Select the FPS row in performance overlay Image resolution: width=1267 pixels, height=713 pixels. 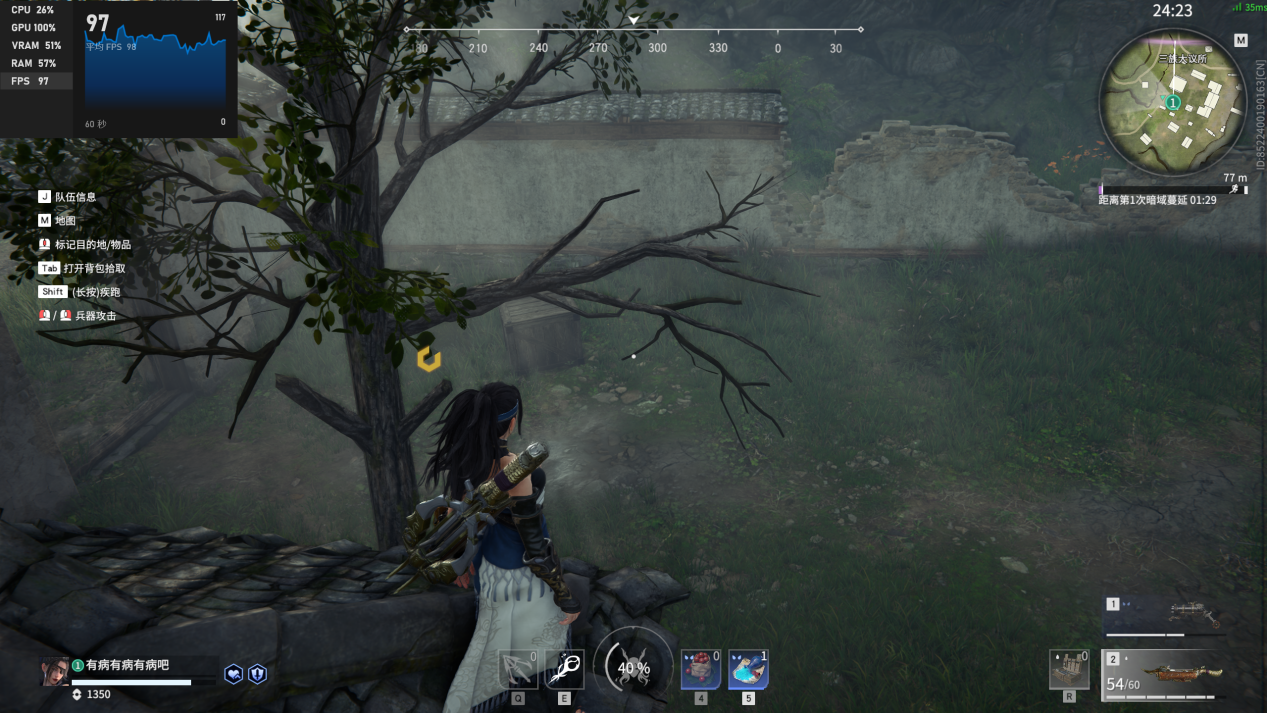tap(36, 81)
